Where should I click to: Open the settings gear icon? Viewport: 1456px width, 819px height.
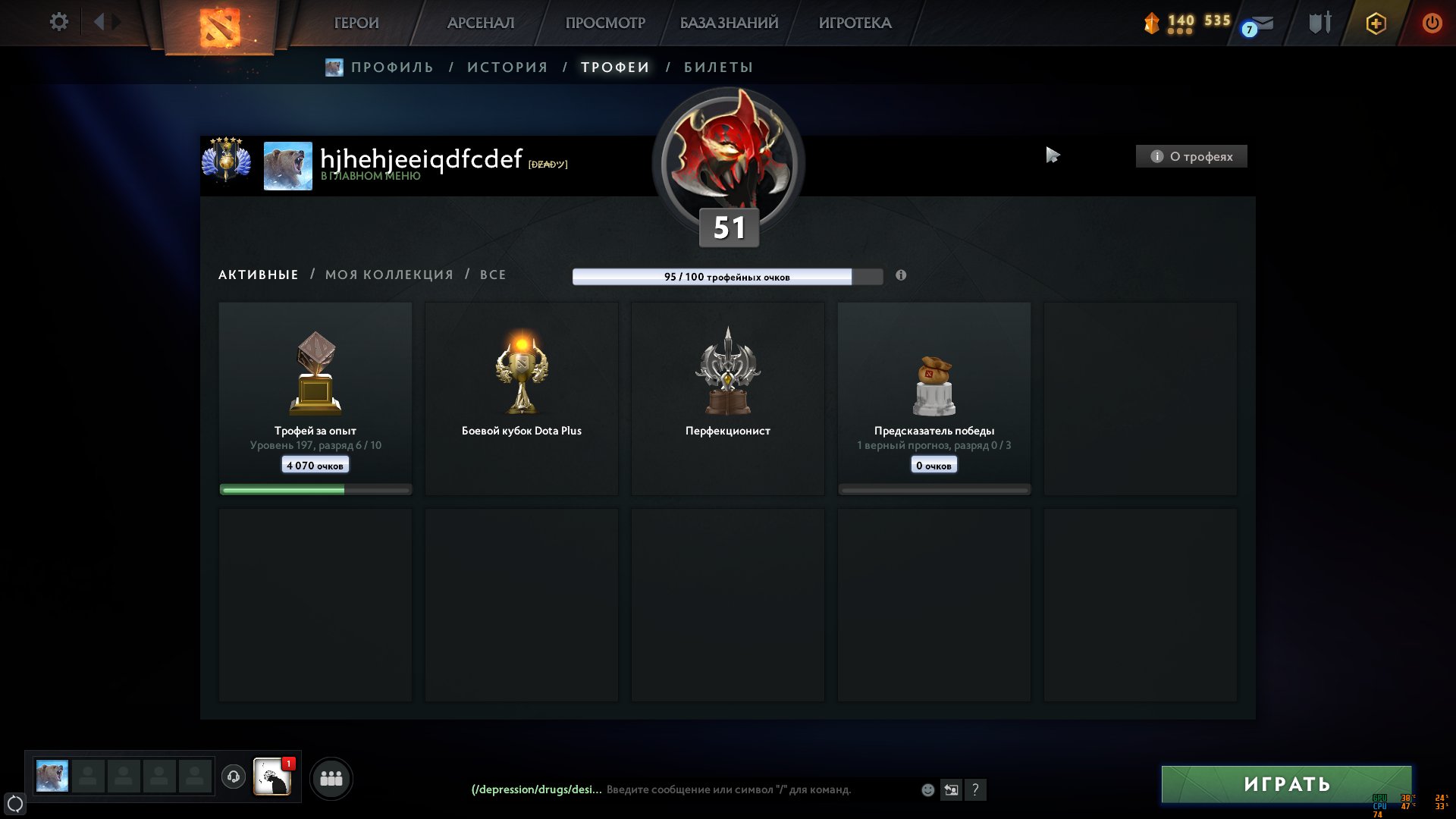(58, 22)
